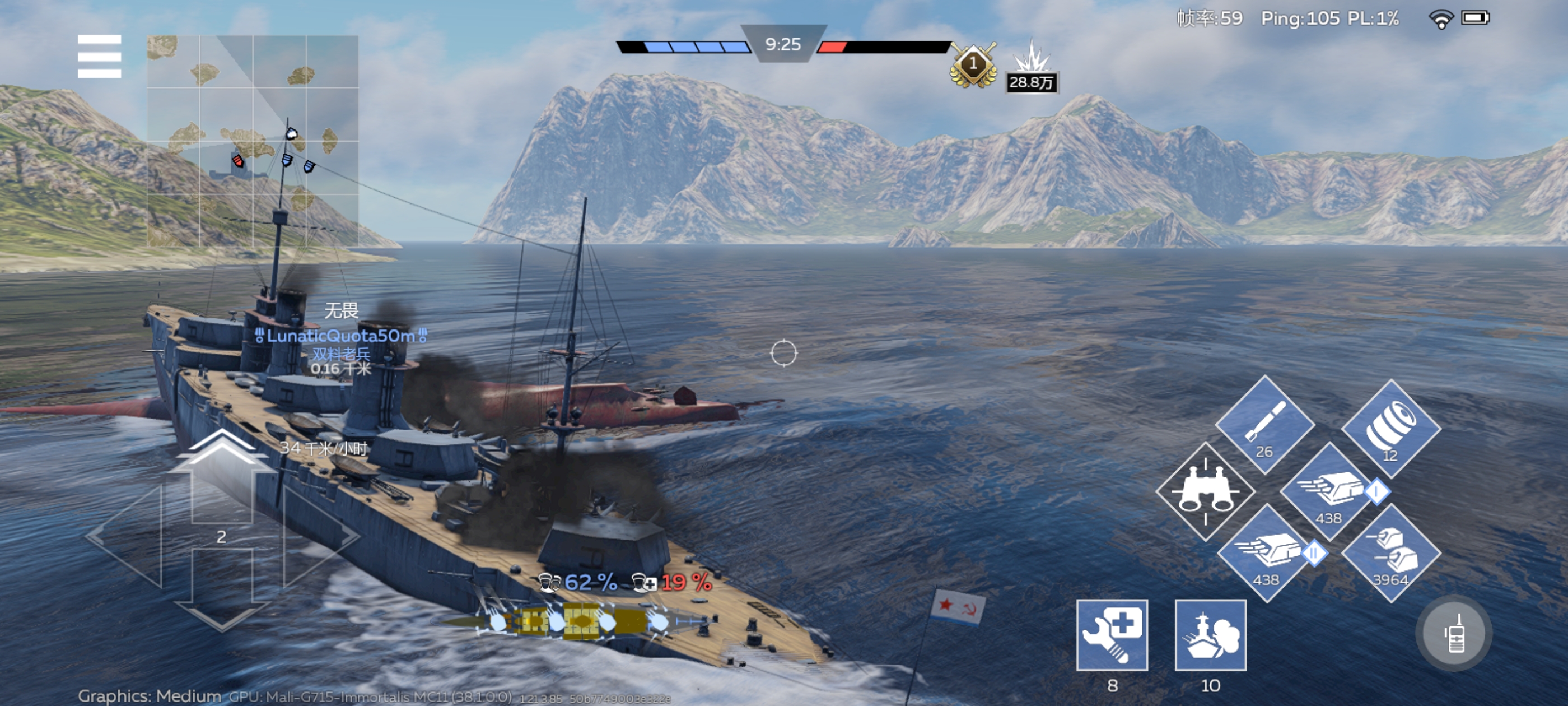The width and height of the screenshot is (1568, 706).
Task: Activate the binoculars zoom view
Action: [1205, 491]
